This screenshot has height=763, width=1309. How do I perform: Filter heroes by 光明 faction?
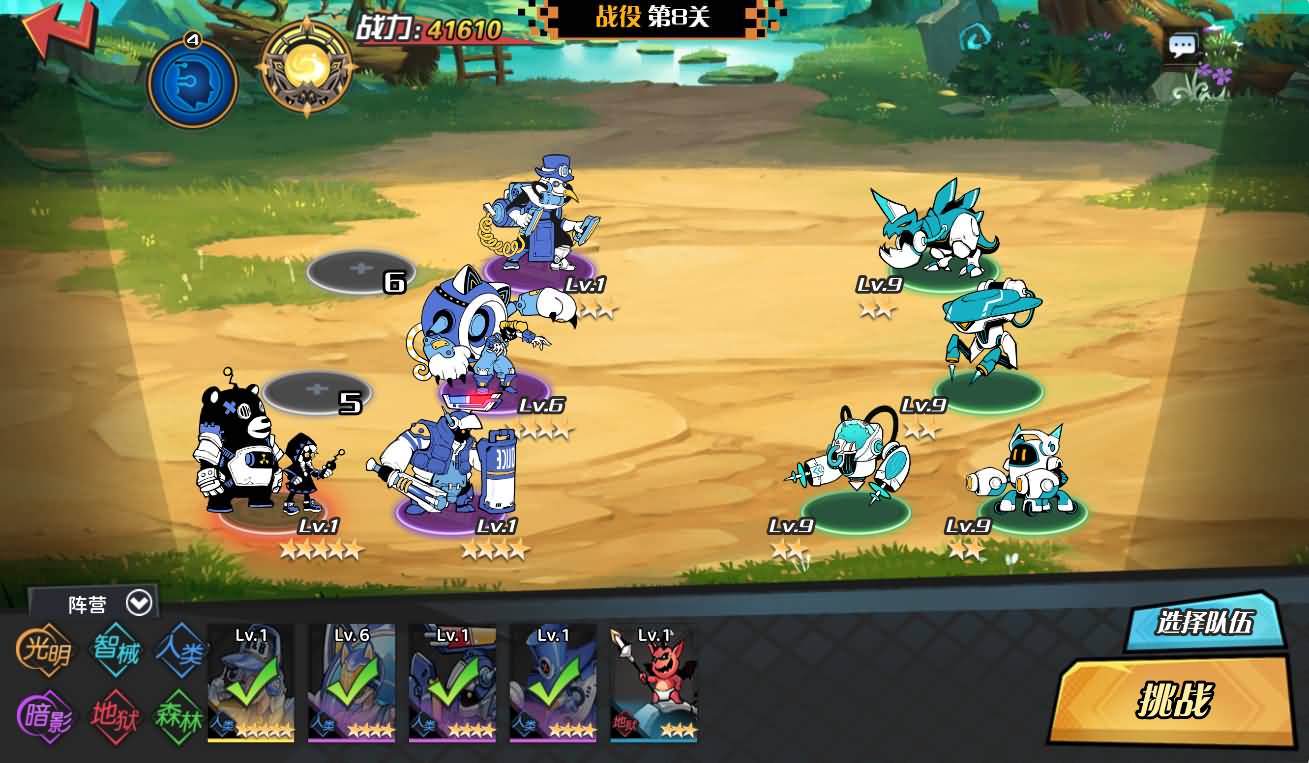(45, 652)
